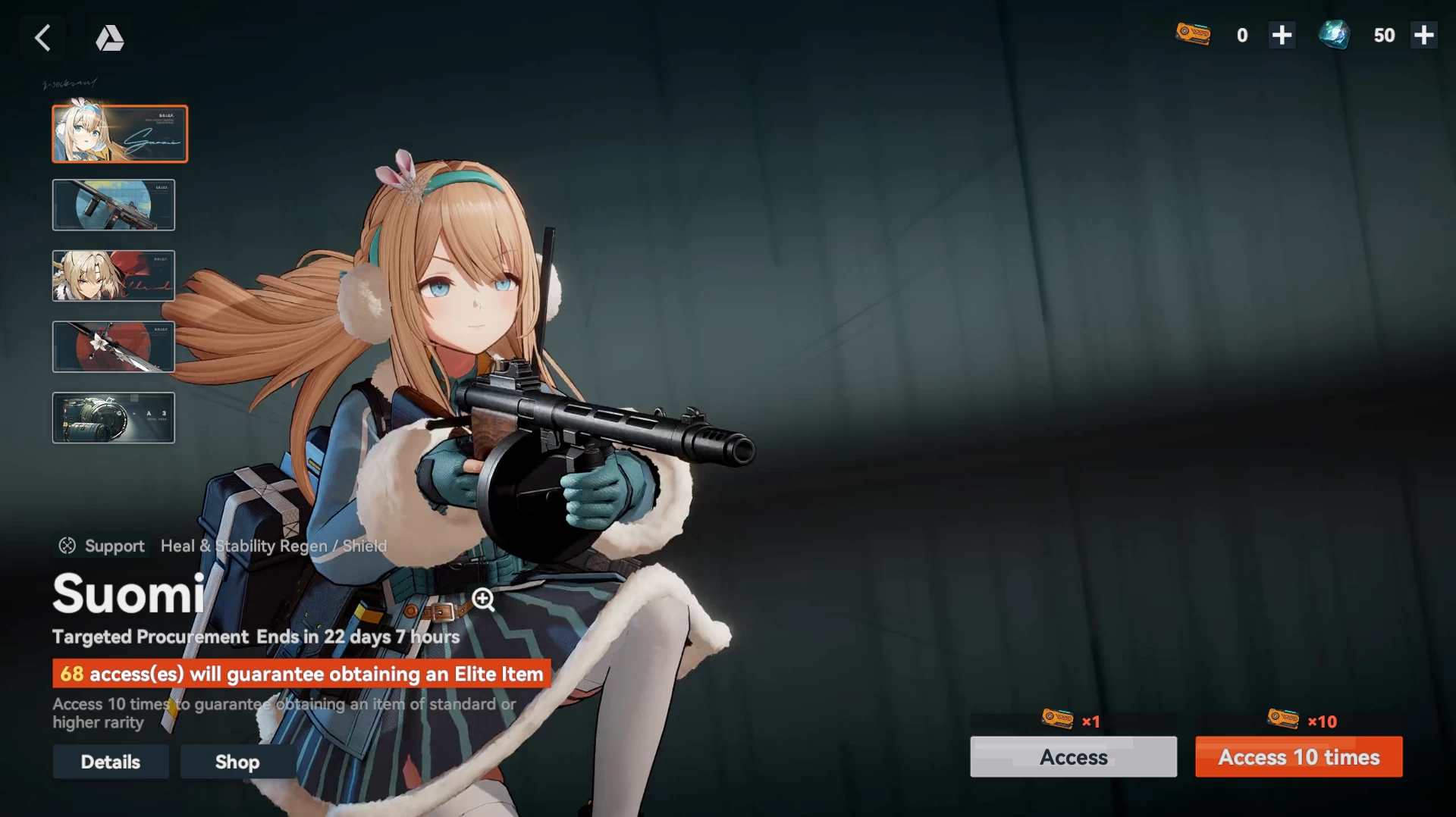The height and width of the screenshot is (817, 1456).
Task: Choose the blonde character on red banner
Action: click(x=114, y=276)
